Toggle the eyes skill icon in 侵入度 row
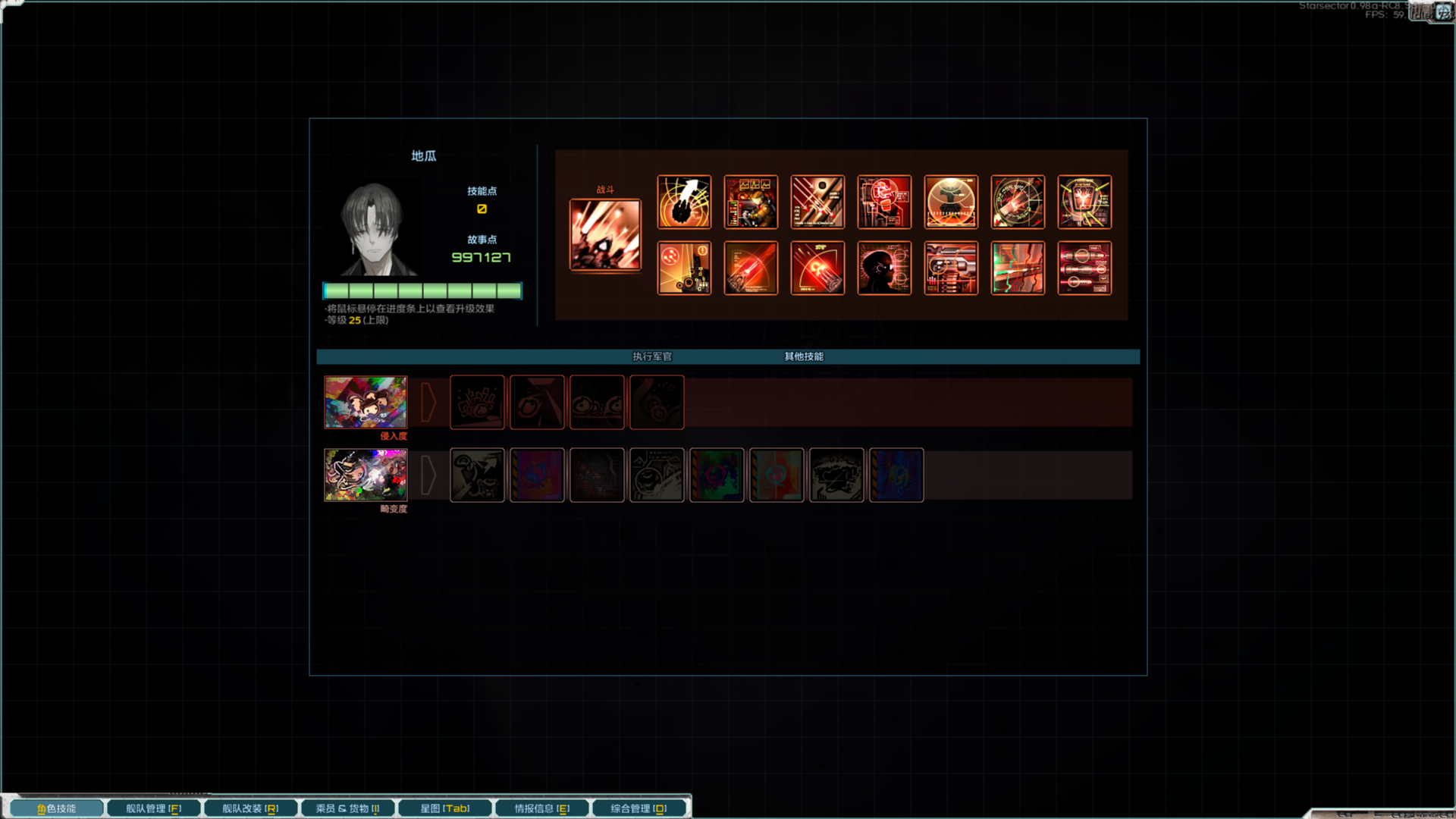Image resolution: width=1456 pixels, height=819 pixels. pos(597,402)
